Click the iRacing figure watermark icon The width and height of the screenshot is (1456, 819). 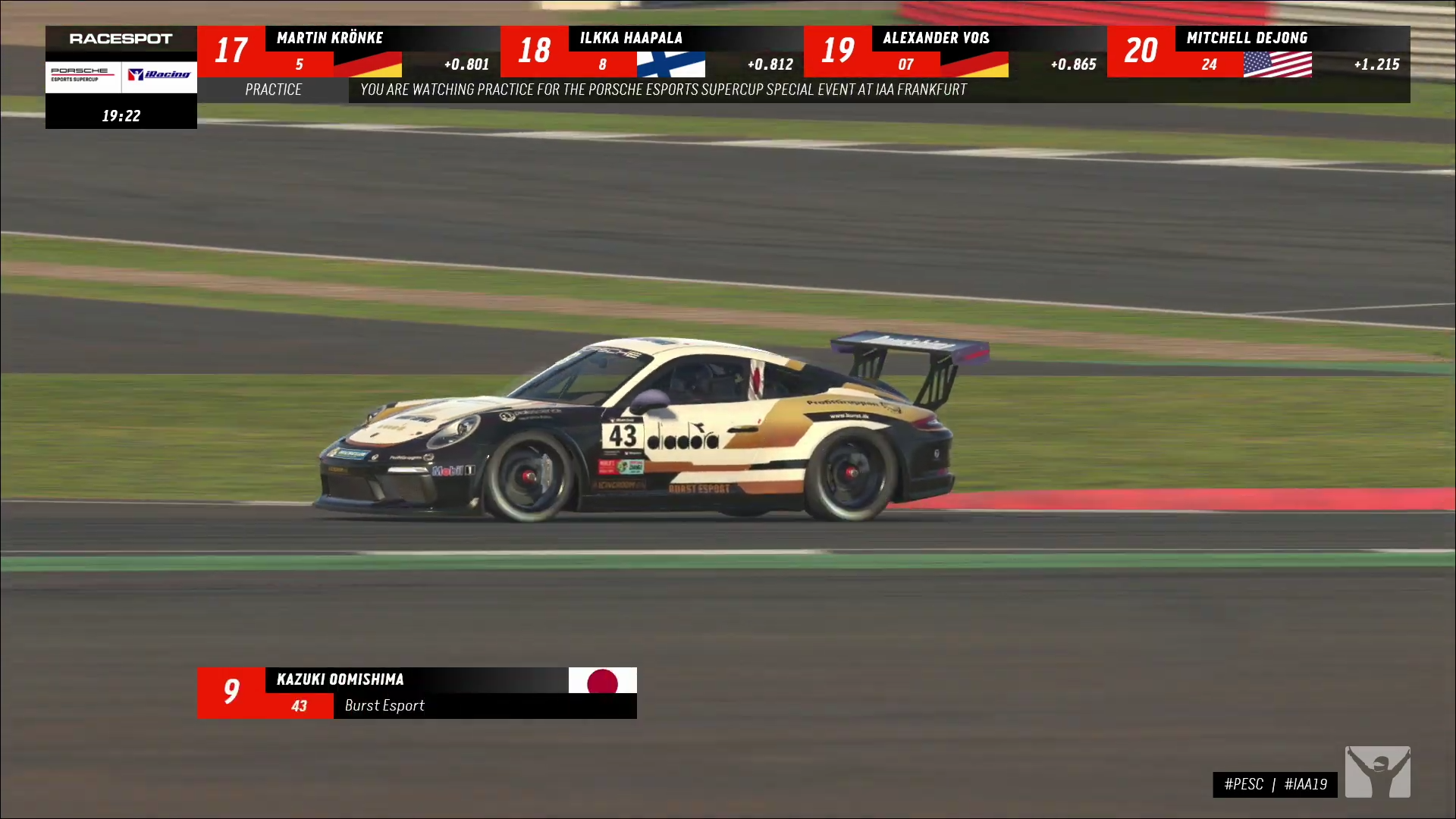pyautogui.click(x=1377, y=771)
